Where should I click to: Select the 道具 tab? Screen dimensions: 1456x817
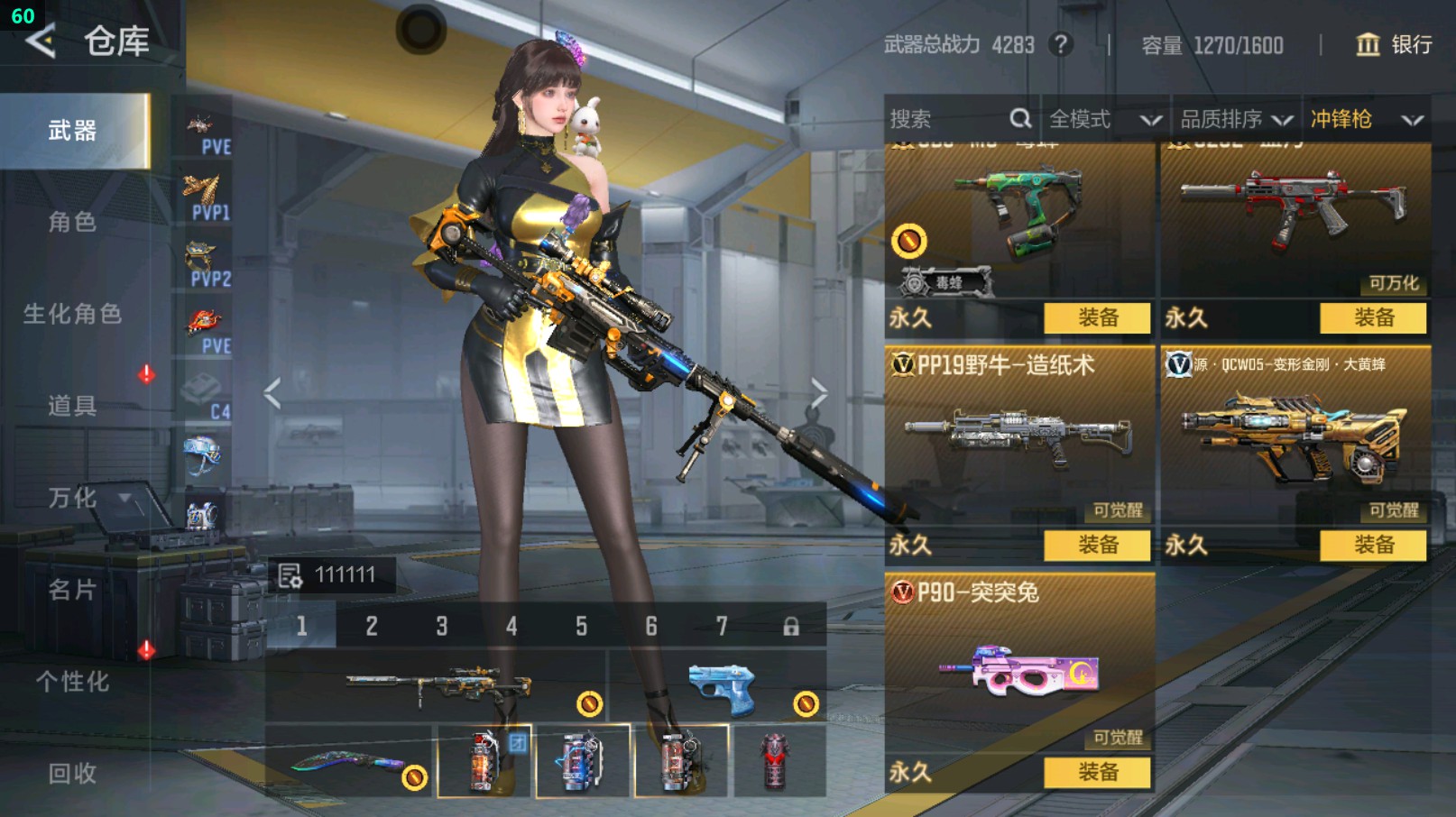click(x=72, y=406)
